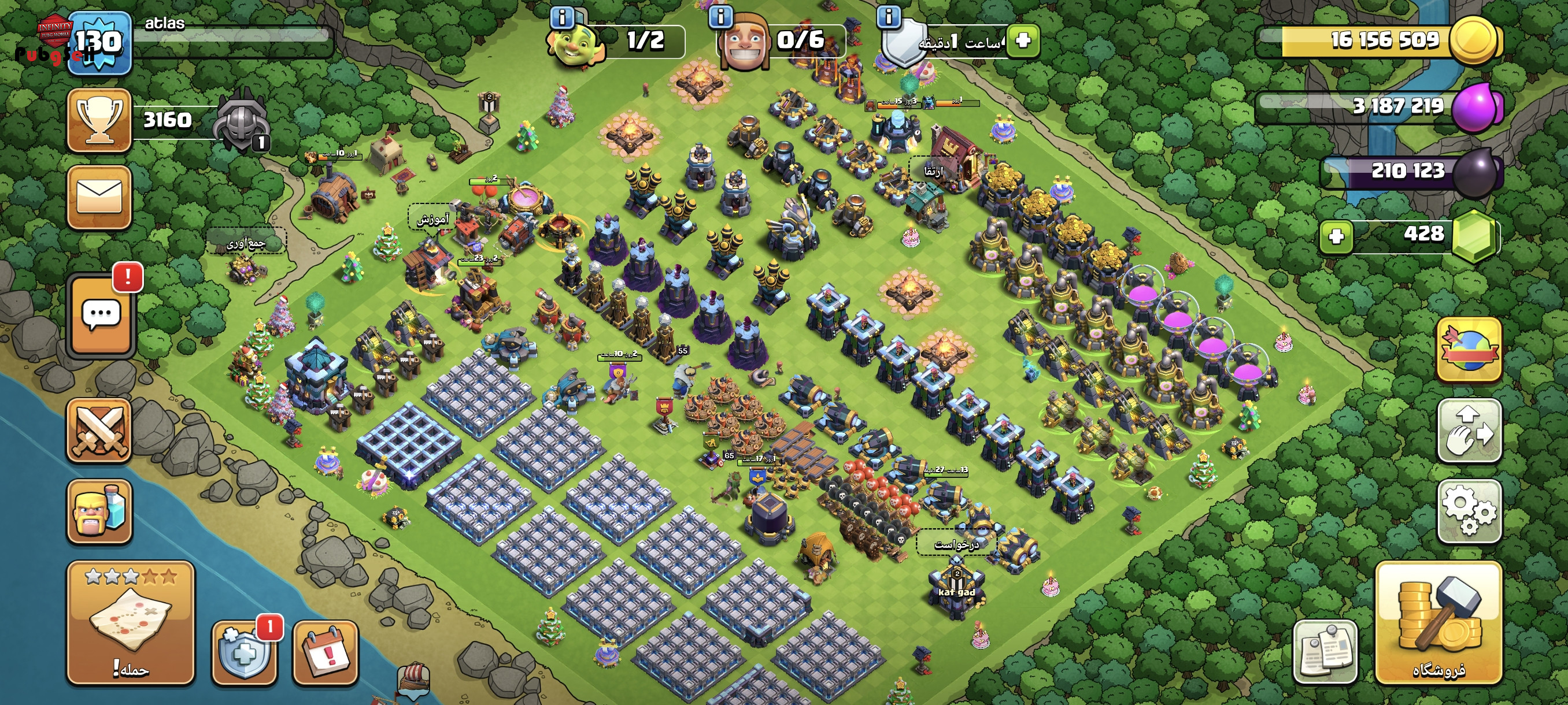Viewport: 1568px width, 705px height.
Task: Open the layout editor hand button
Action: [1469, 431]
